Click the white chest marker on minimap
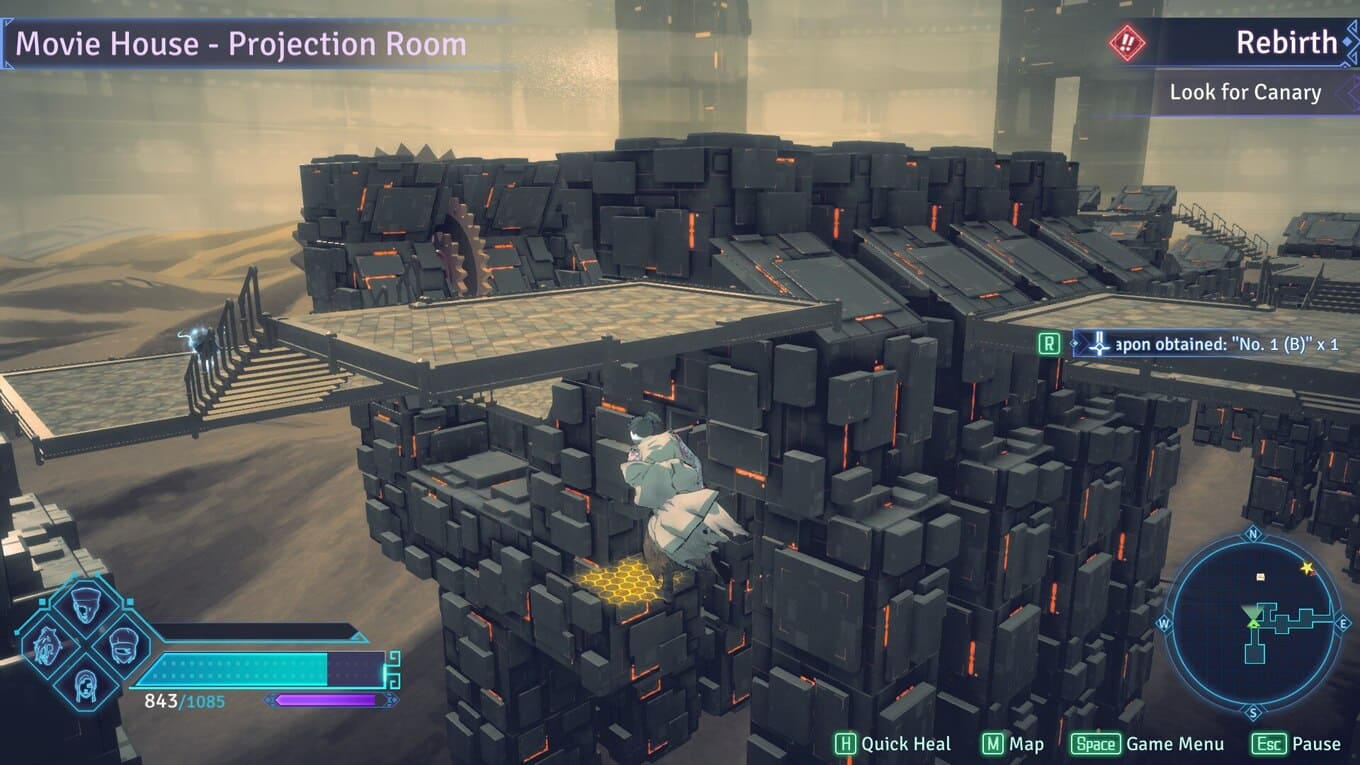The image size is (1360, 765). pyautogui.click(x=1260, y=577)
